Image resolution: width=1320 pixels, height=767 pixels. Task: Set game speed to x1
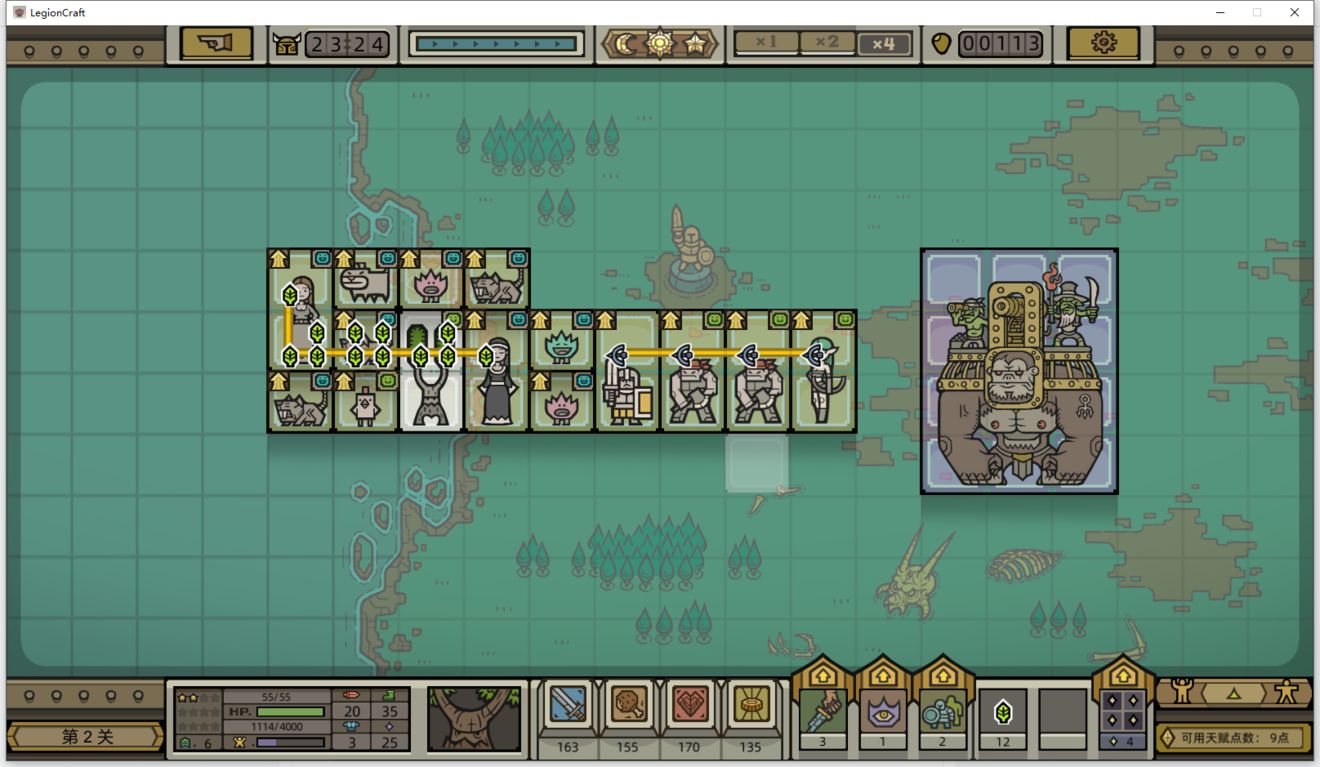767,43
